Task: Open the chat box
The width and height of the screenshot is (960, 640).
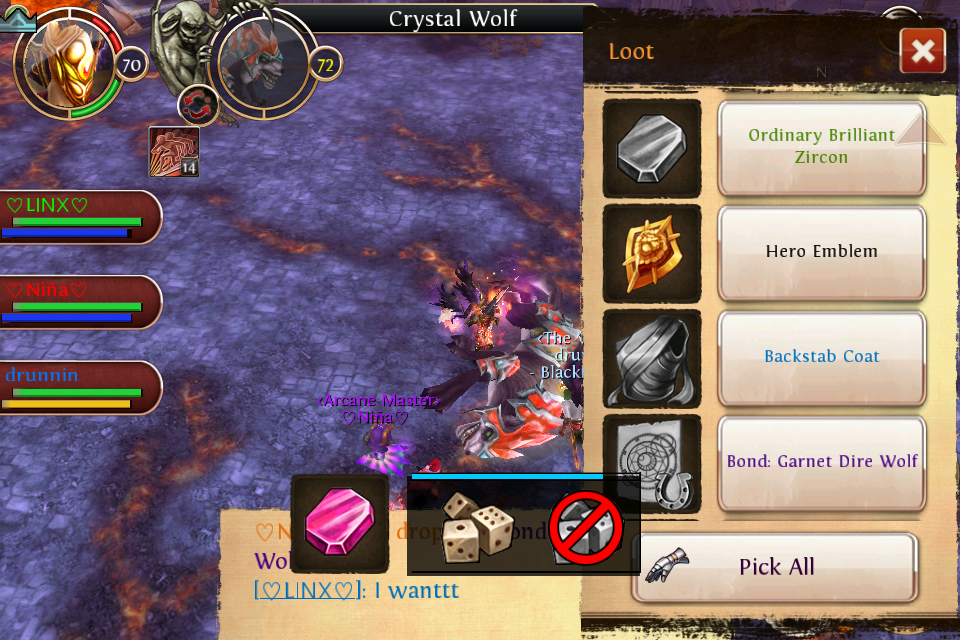Action: tap(400, 575)
